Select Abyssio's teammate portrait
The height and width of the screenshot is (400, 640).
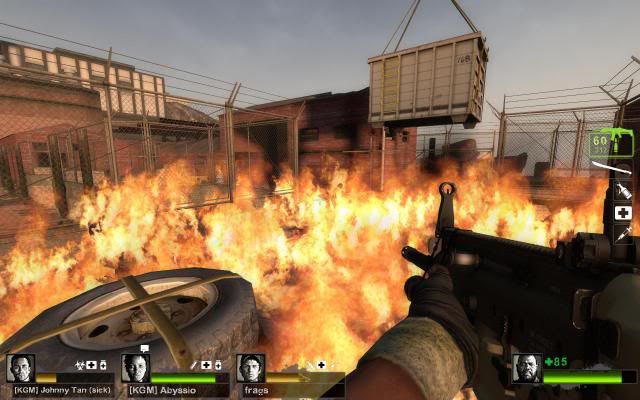click(135, 368)
